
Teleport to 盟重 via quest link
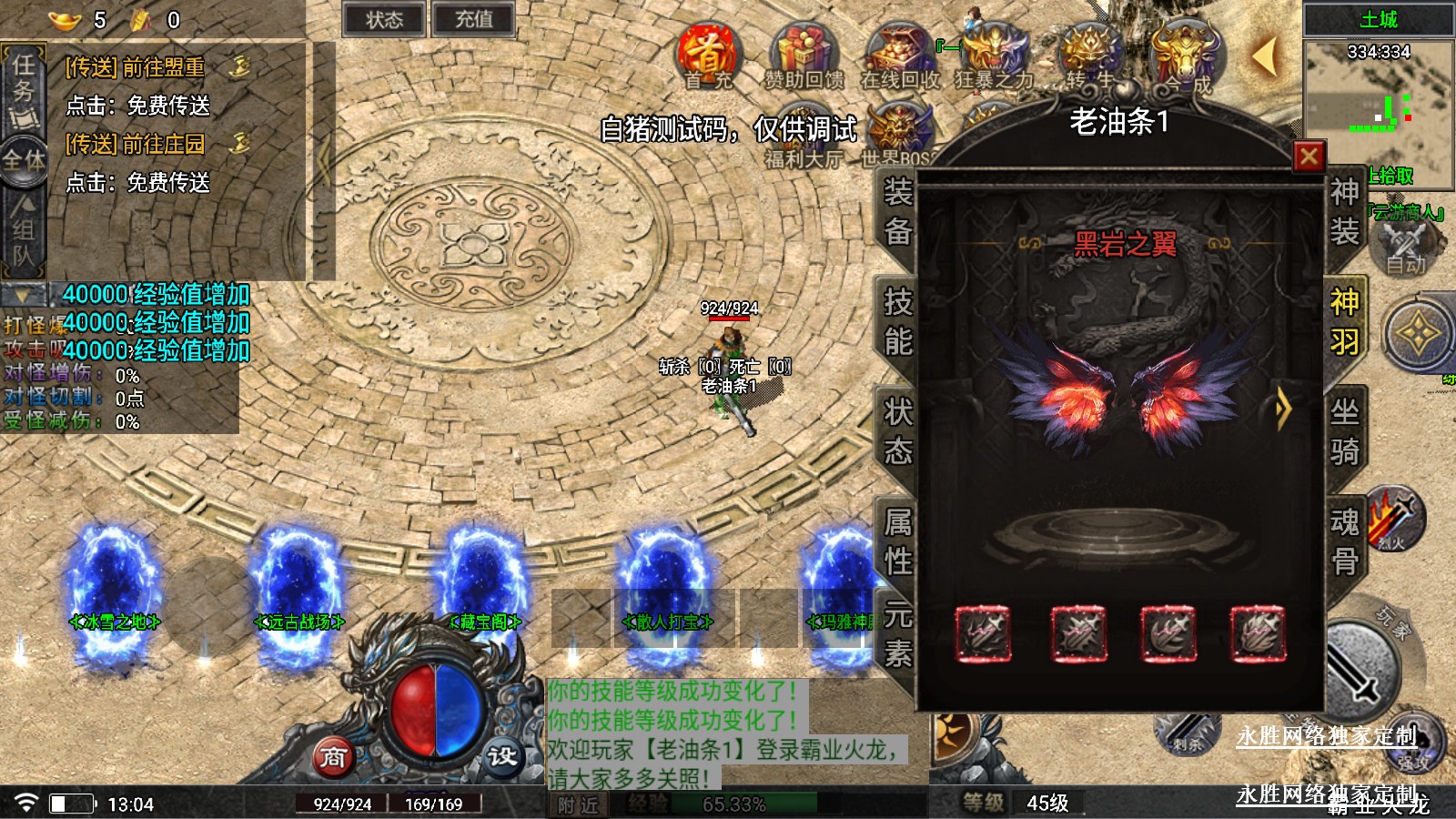coord(136,67)
